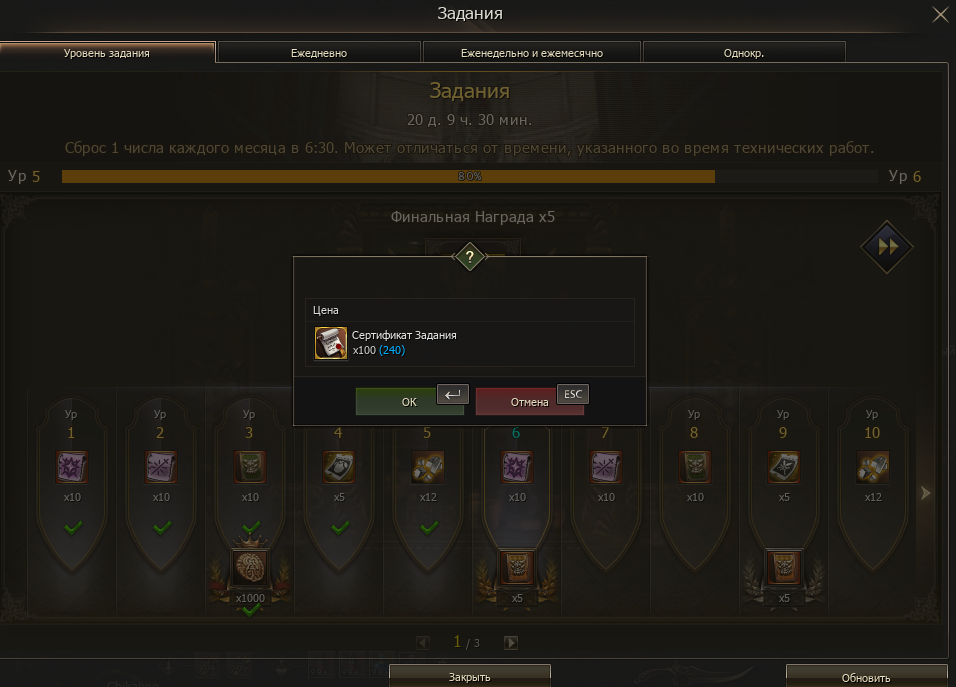The image size is (956, 687).
Task: Select the level 1 reward icon
Action: pyautogui.click(x=71, y=467)
